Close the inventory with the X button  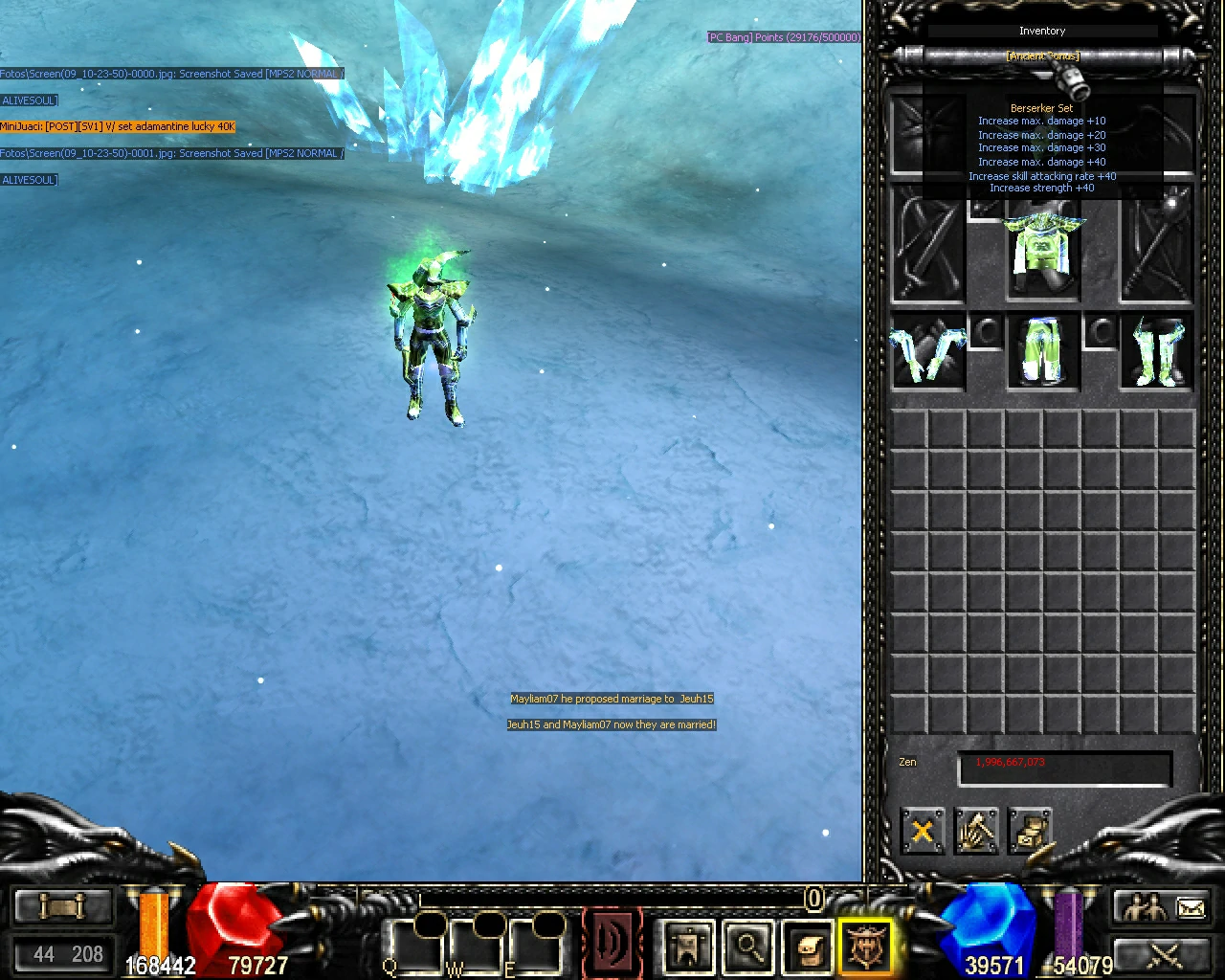(x=922, y=831)
